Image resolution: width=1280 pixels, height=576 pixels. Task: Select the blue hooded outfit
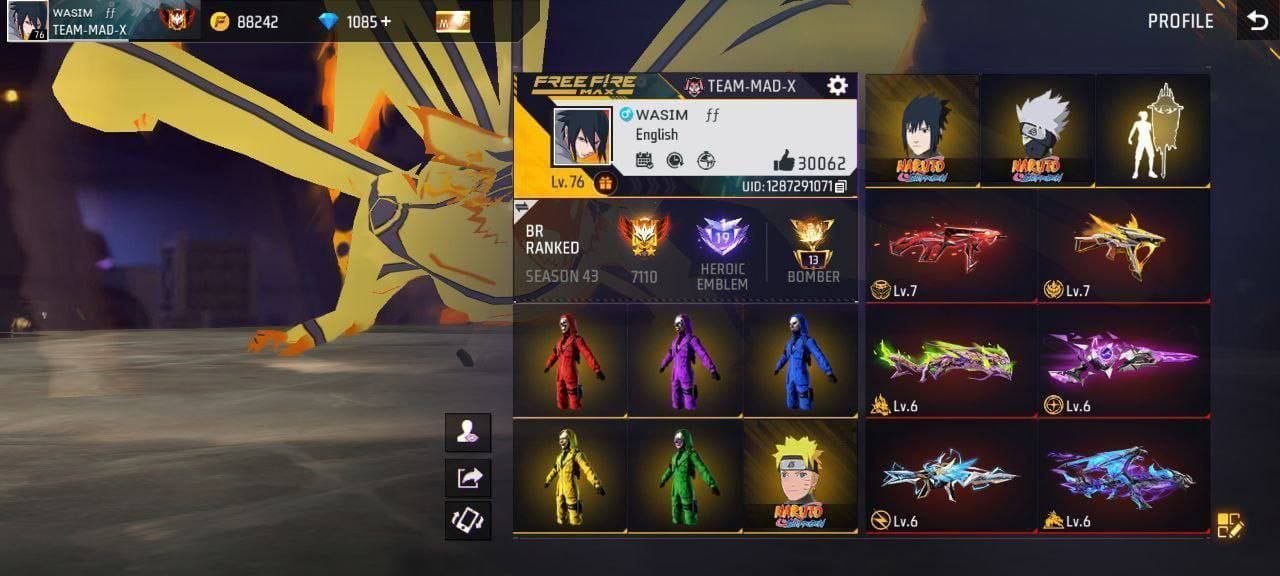800,360
